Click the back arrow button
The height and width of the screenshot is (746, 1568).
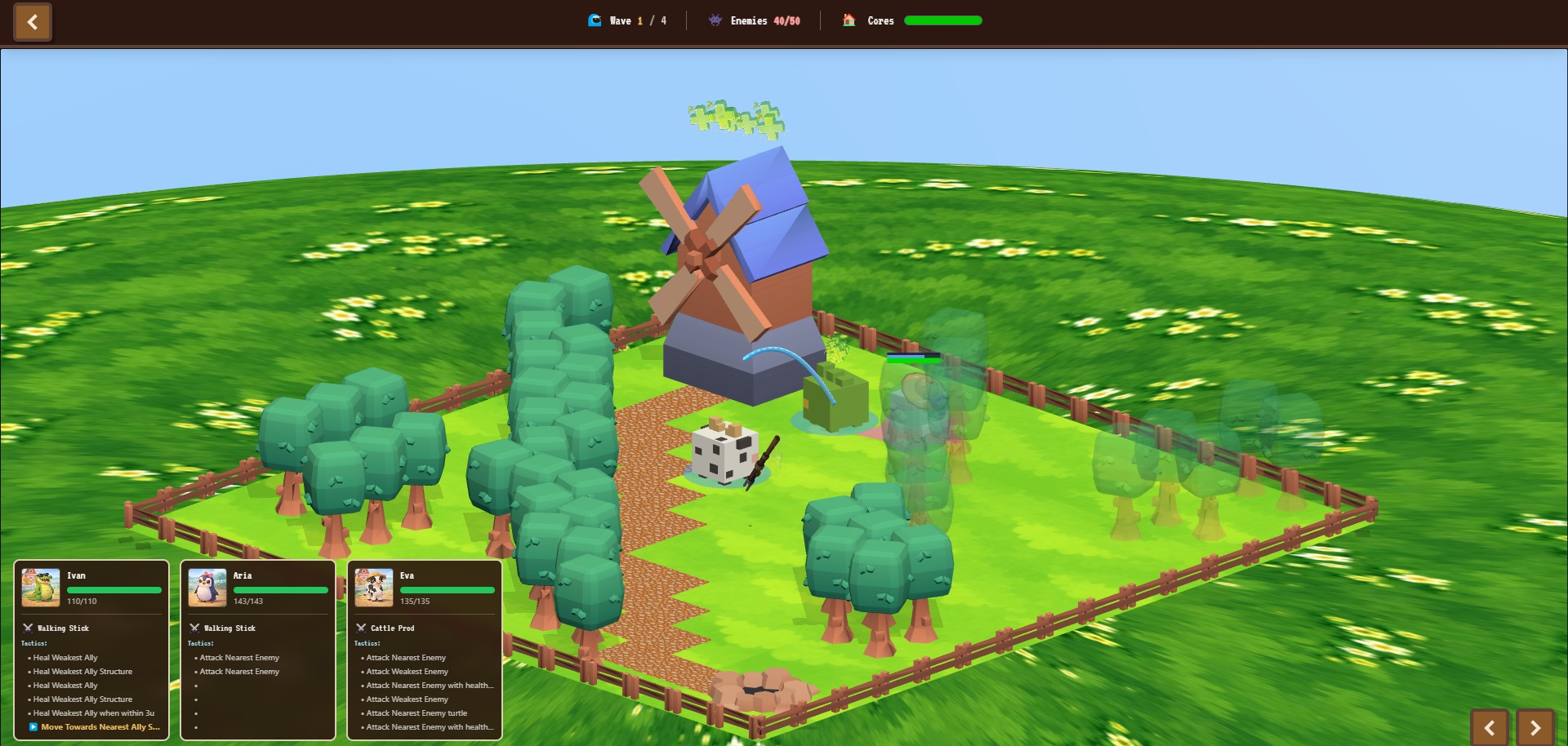click(x=33, y=22)
